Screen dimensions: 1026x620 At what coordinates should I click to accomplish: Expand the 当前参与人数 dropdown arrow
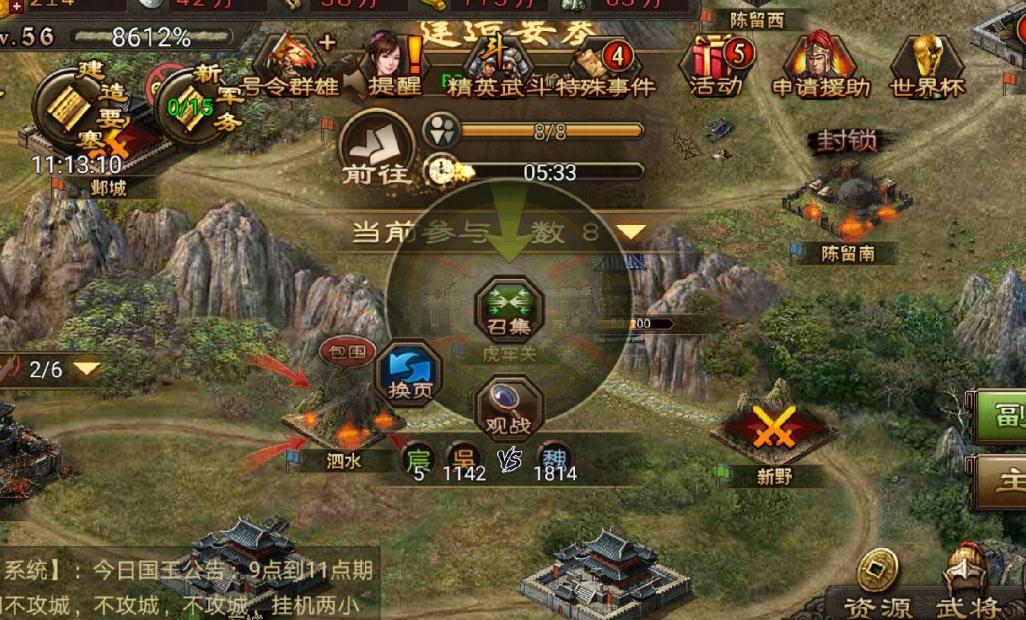click(631, 232)
